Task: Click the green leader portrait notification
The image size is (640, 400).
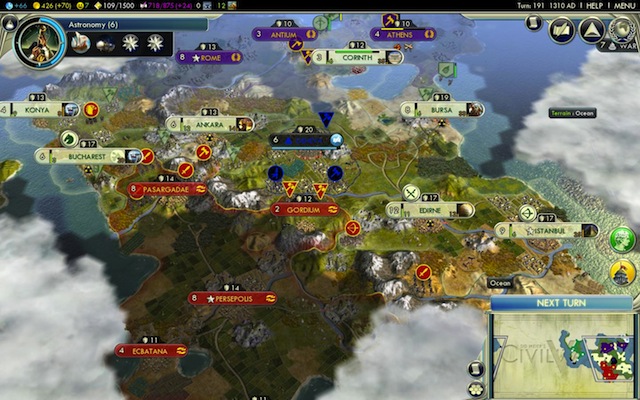Action: click(622, 239)
